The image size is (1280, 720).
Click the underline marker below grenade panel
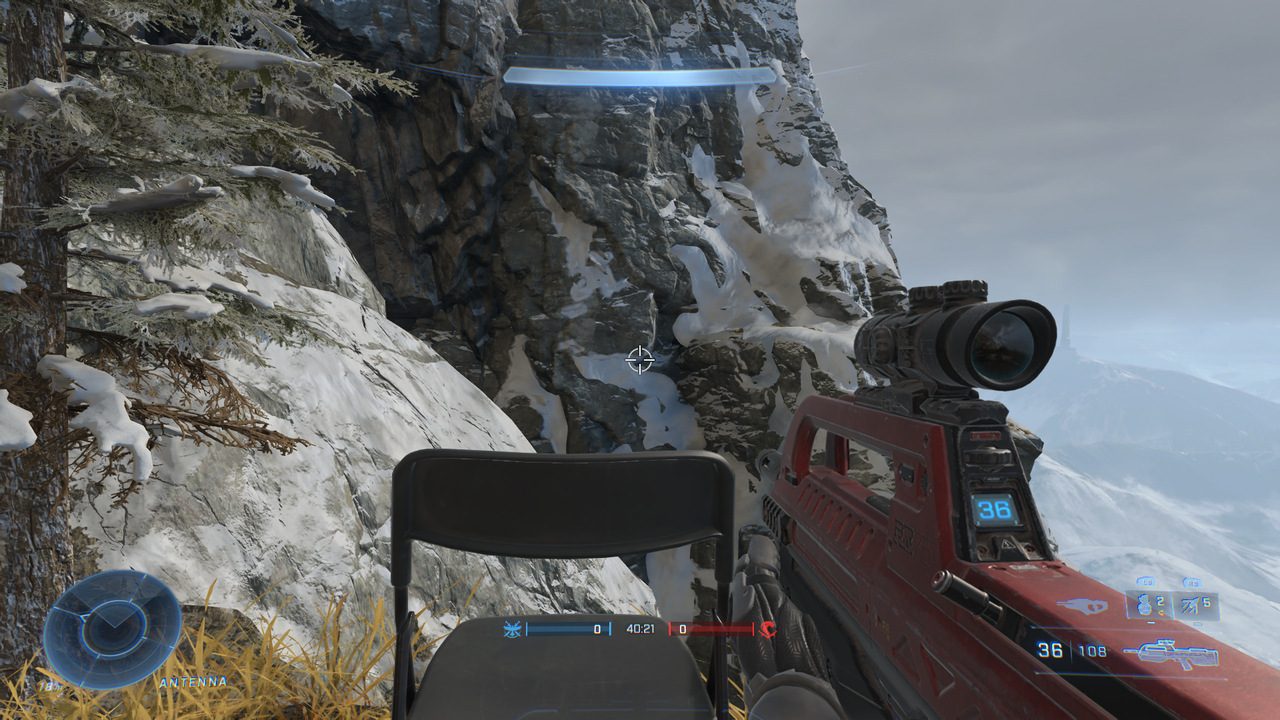1150,621
